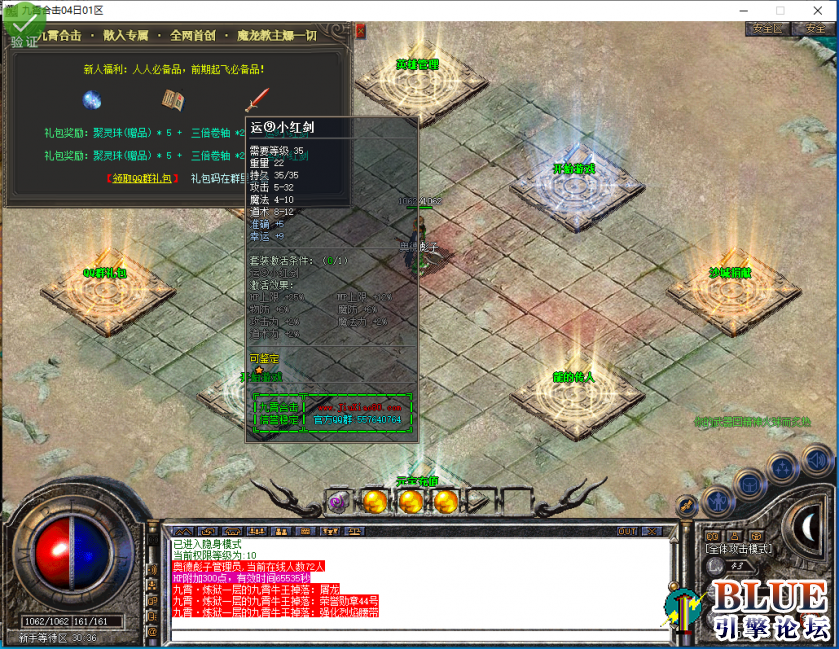Click the 安全区 safe zone button

(766, 29)
